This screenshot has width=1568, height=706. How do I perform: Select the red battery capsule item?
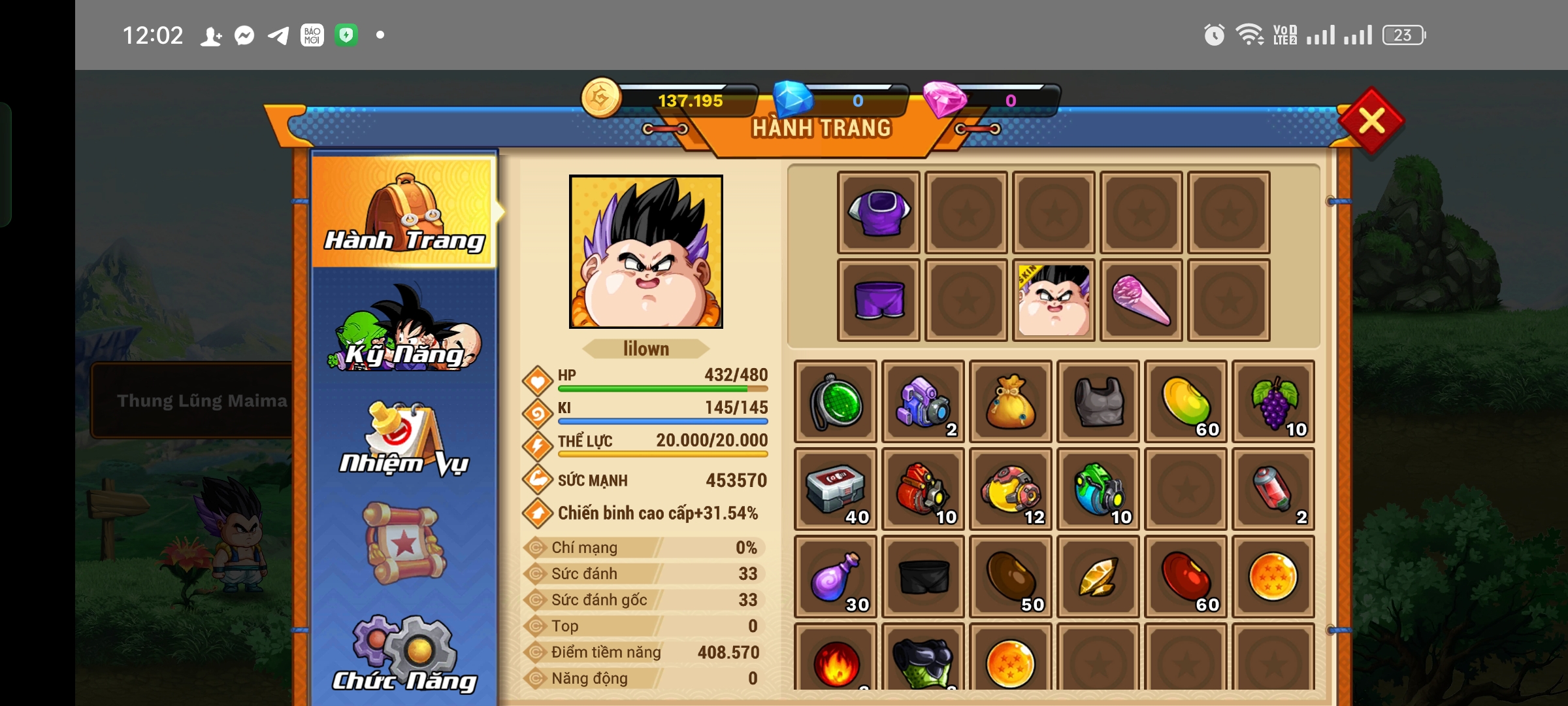tap(1273, 489)
